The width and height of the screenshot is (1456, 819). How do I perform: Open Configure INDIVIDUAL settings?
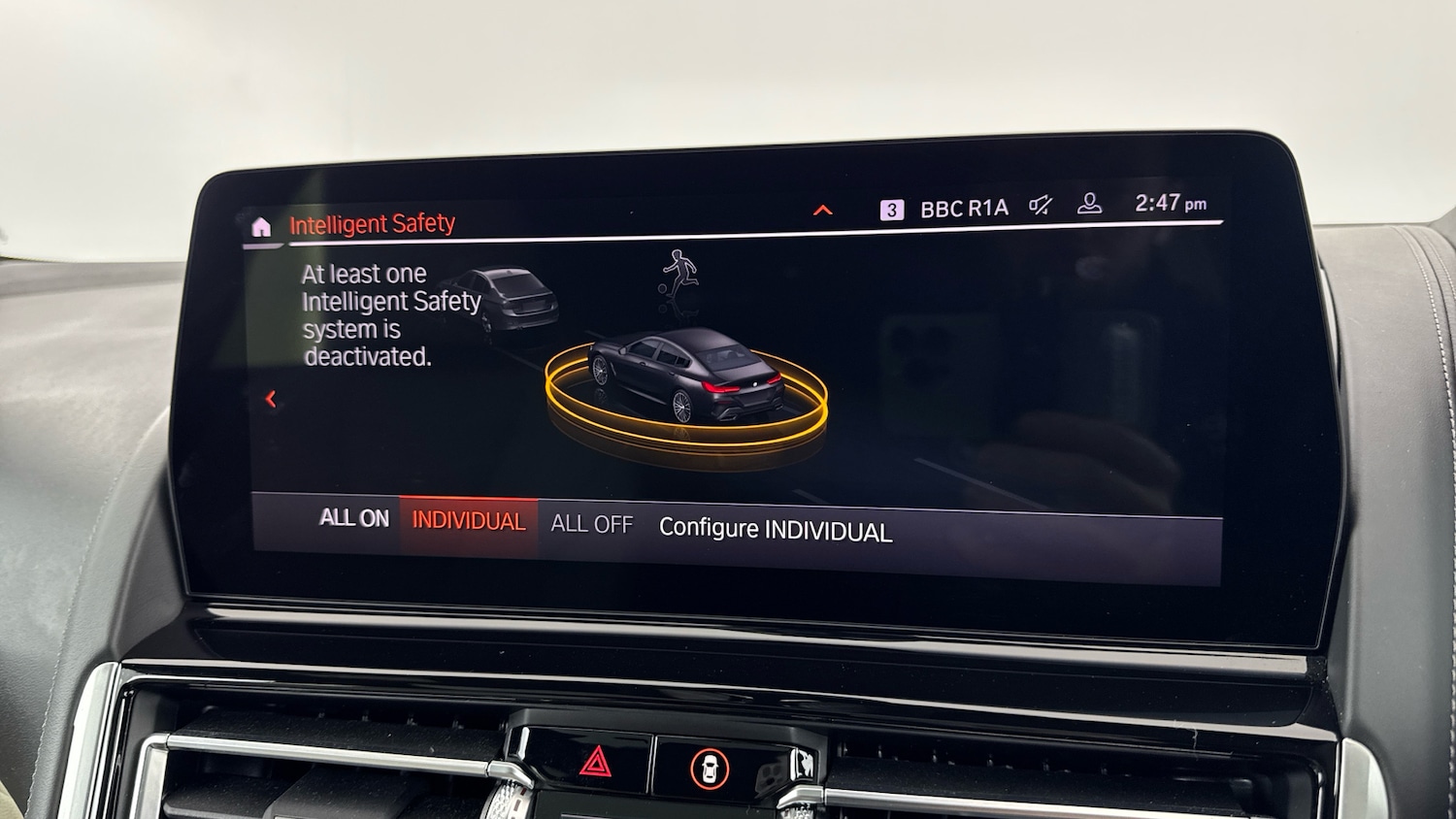[776, 530]
